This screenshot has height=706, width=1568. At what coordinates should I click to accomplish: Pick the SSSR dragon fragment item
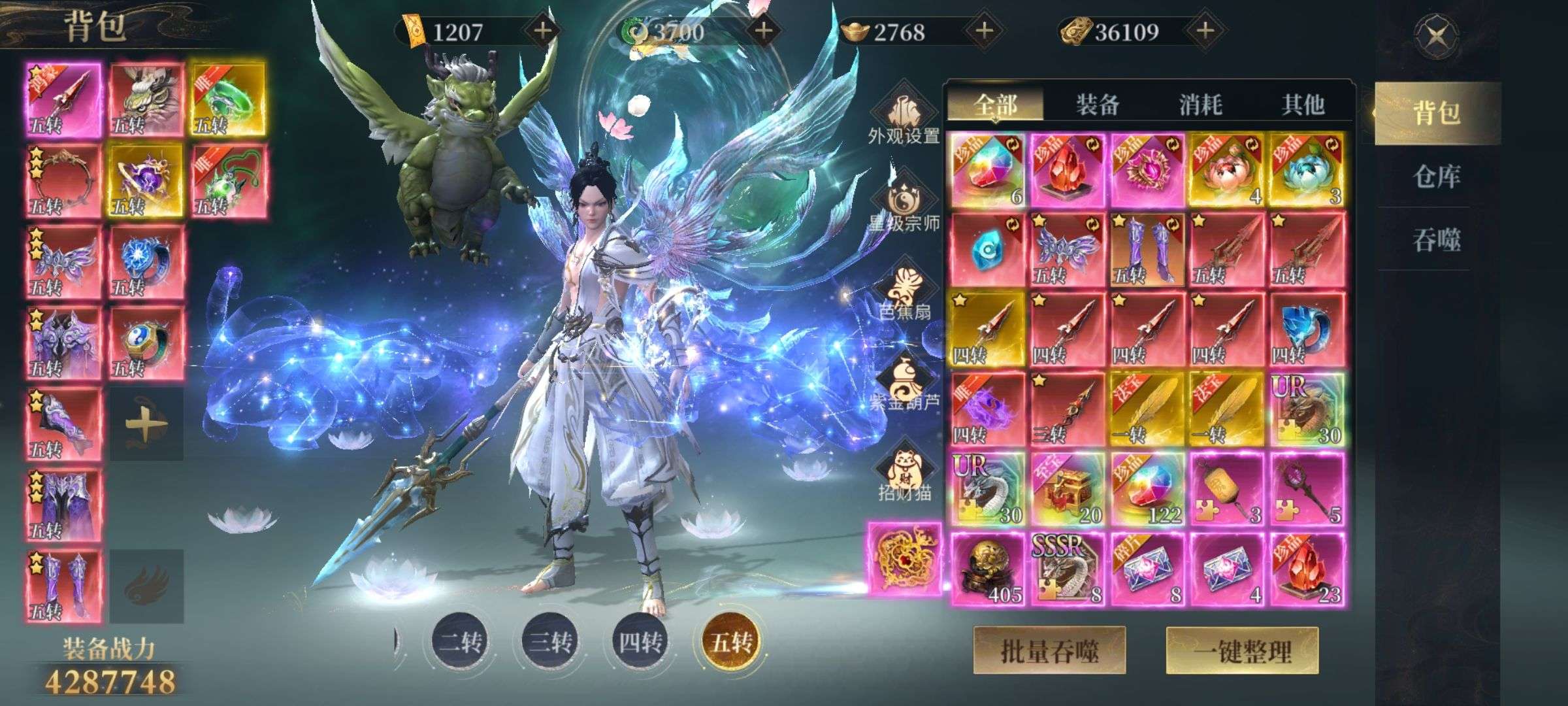pos(1068,569)
